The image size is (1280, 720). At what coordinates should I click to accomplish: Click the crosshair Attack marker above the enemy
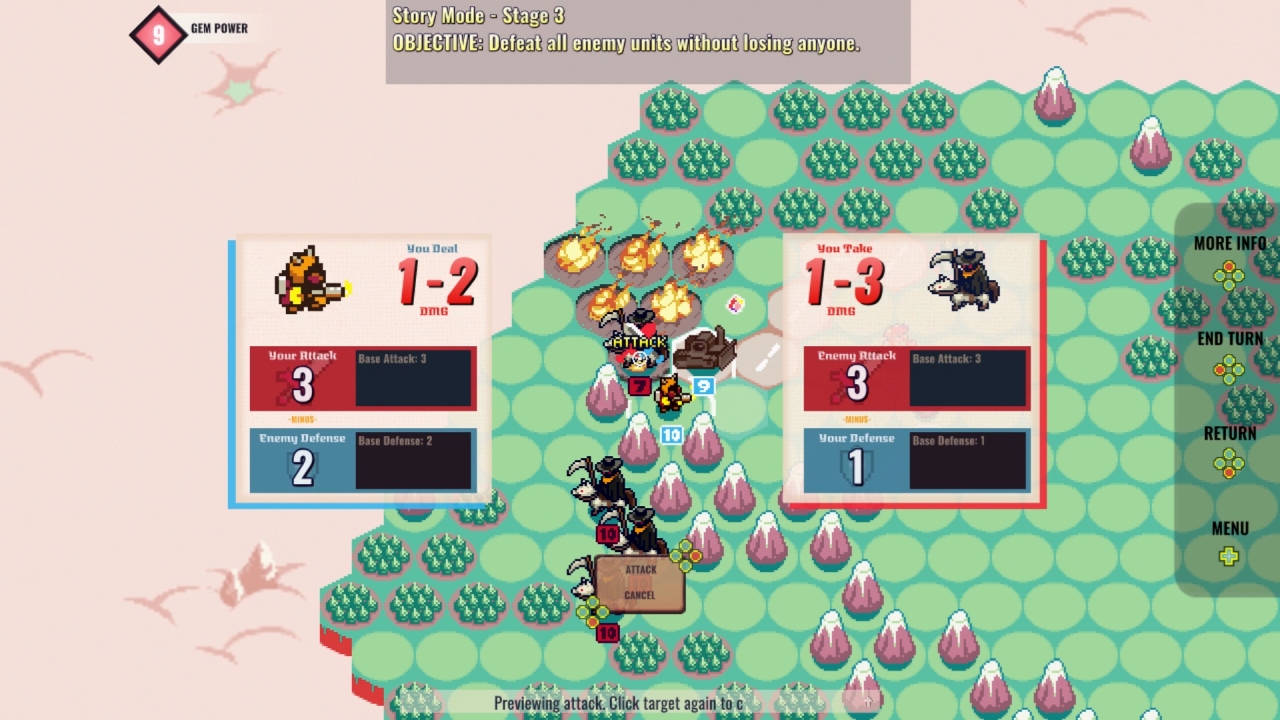[640, 357]
